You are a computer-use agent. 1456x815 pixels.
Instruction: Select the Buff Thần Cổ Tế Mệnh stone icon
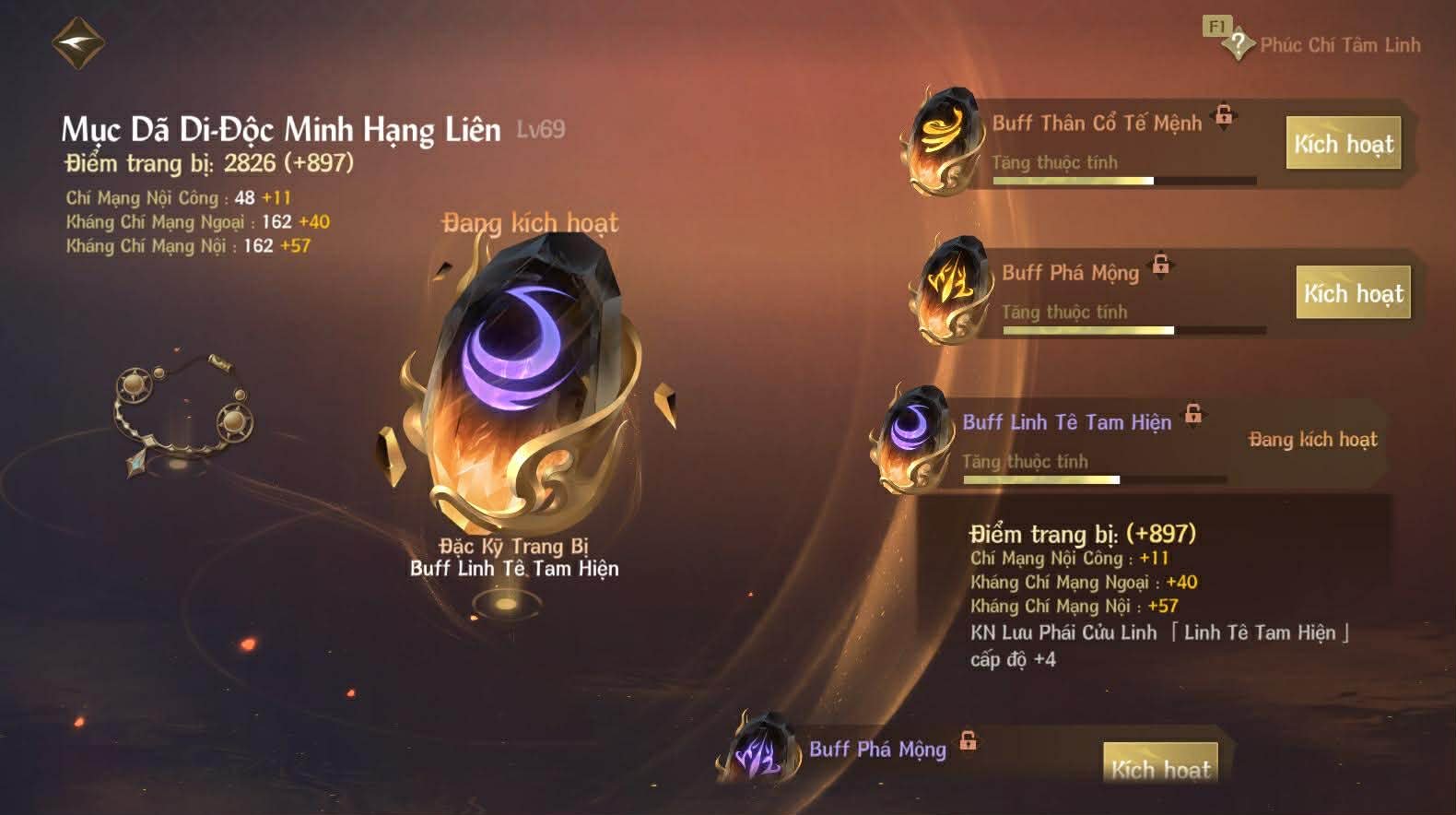(x=942, y=141)
